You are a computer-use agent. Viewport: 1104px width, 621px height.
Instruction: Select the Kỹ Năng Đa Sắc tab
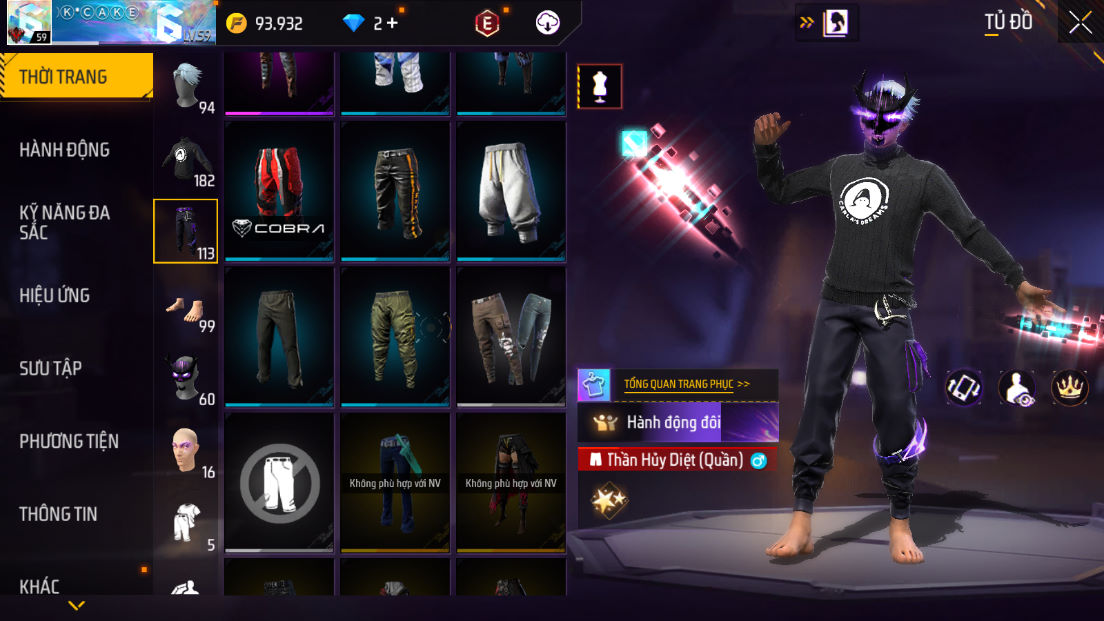coord(65,222)
